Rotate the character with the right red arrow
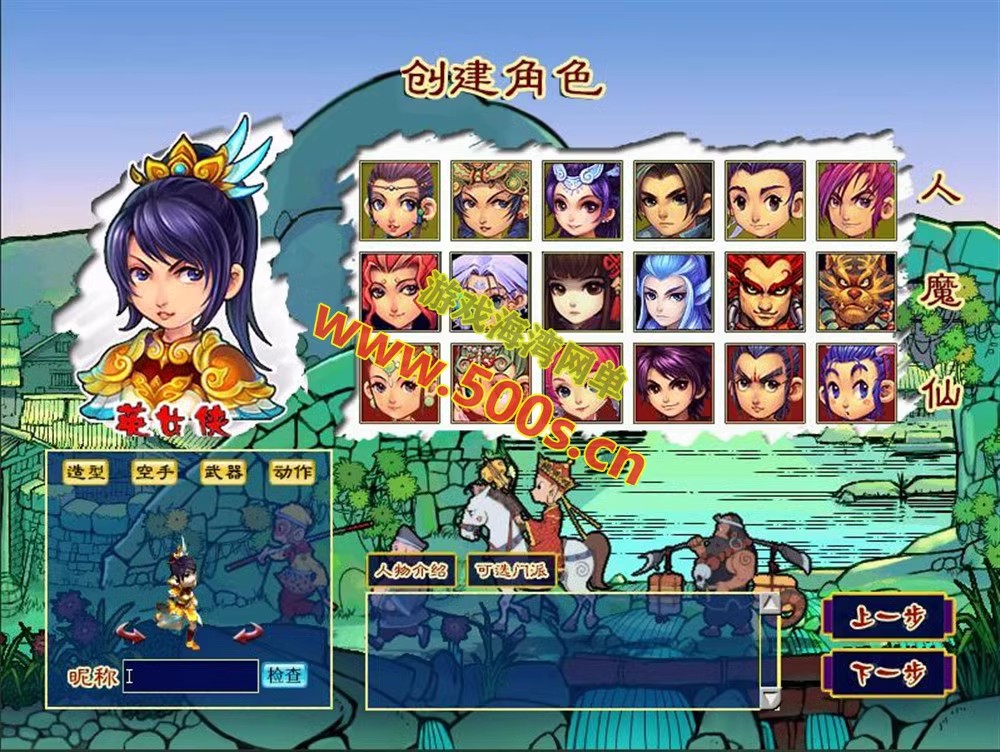This screenshot has height=752, width=1000. 247,632
